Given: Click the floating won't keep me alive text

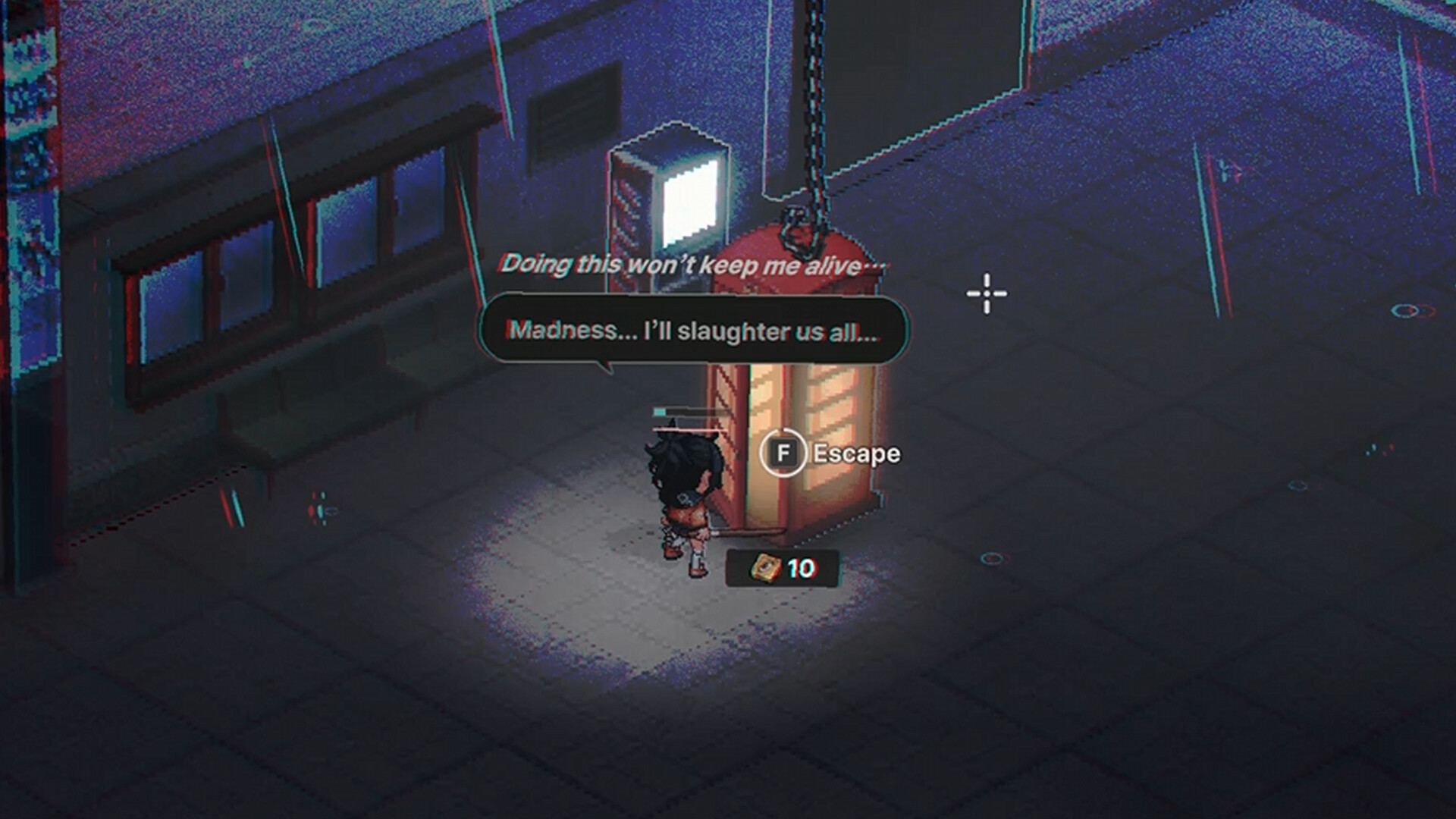Looking at the screenshot, I should coord(692,265).
